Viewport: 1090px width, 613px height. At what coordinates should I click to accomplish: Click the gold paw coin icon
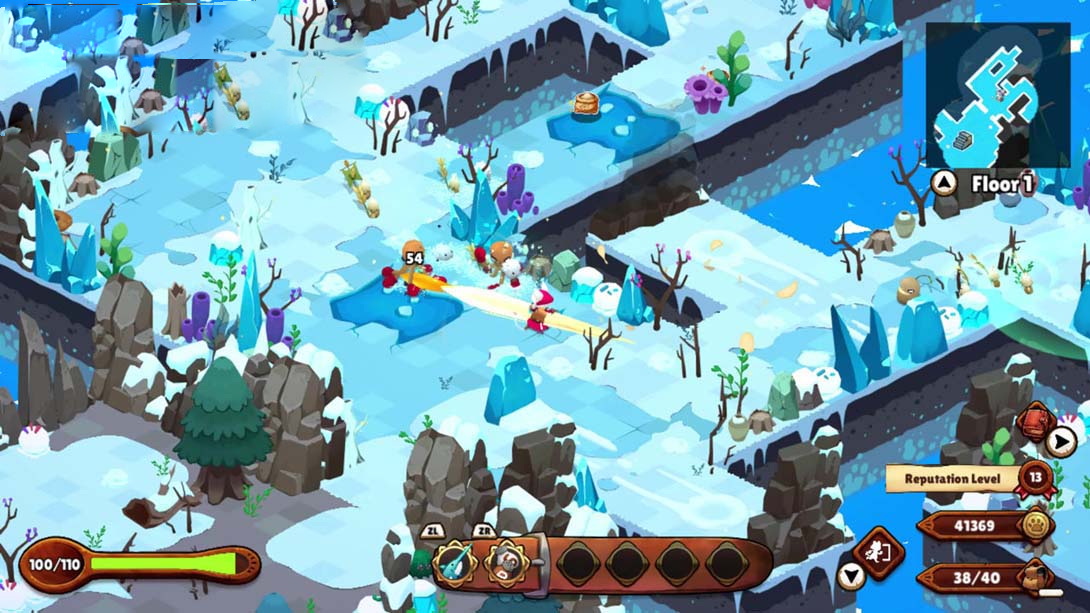tap(1036, 526)
